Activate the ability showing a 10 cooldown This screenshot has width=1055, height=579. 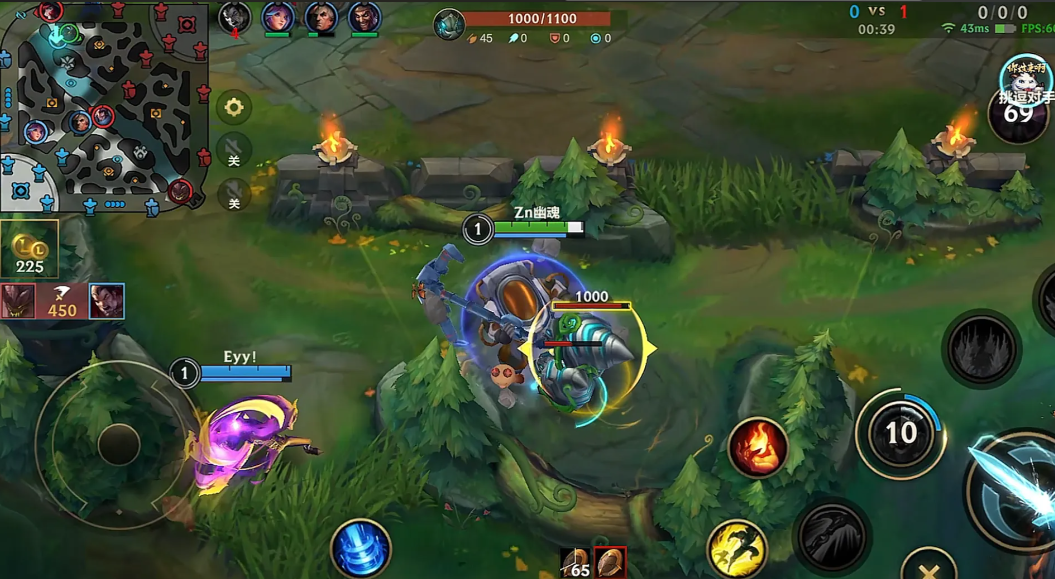(x=900, y=433)
